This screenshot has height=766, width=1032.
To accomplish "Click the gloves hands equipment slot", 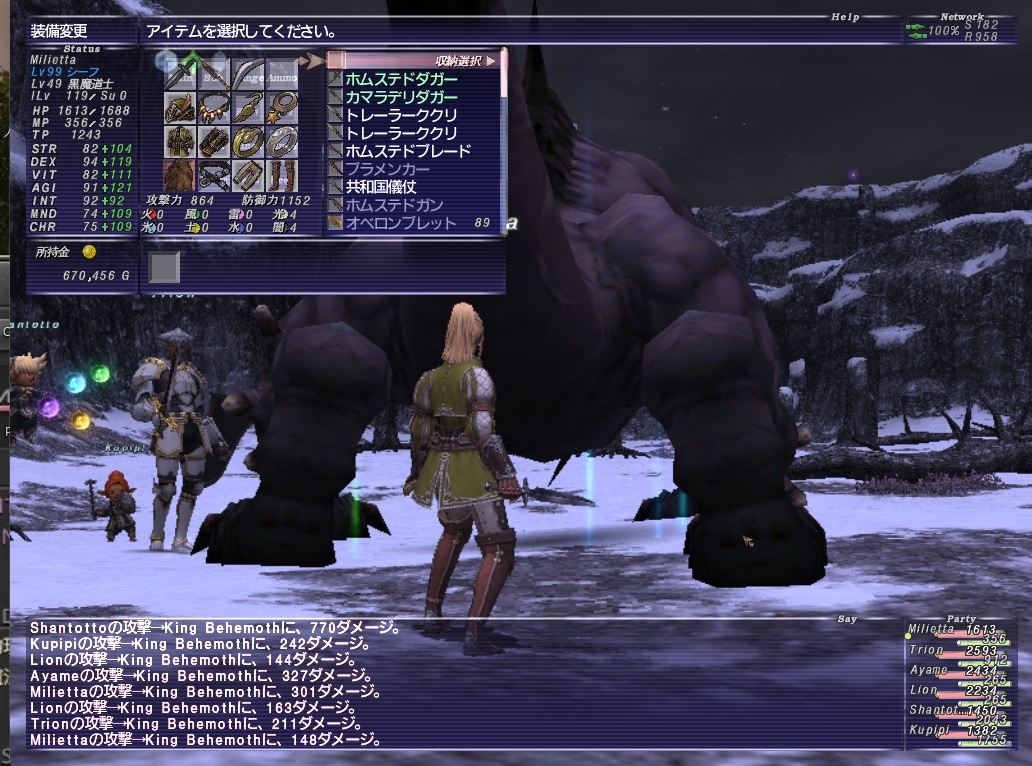I will click(x=214, y=141).
